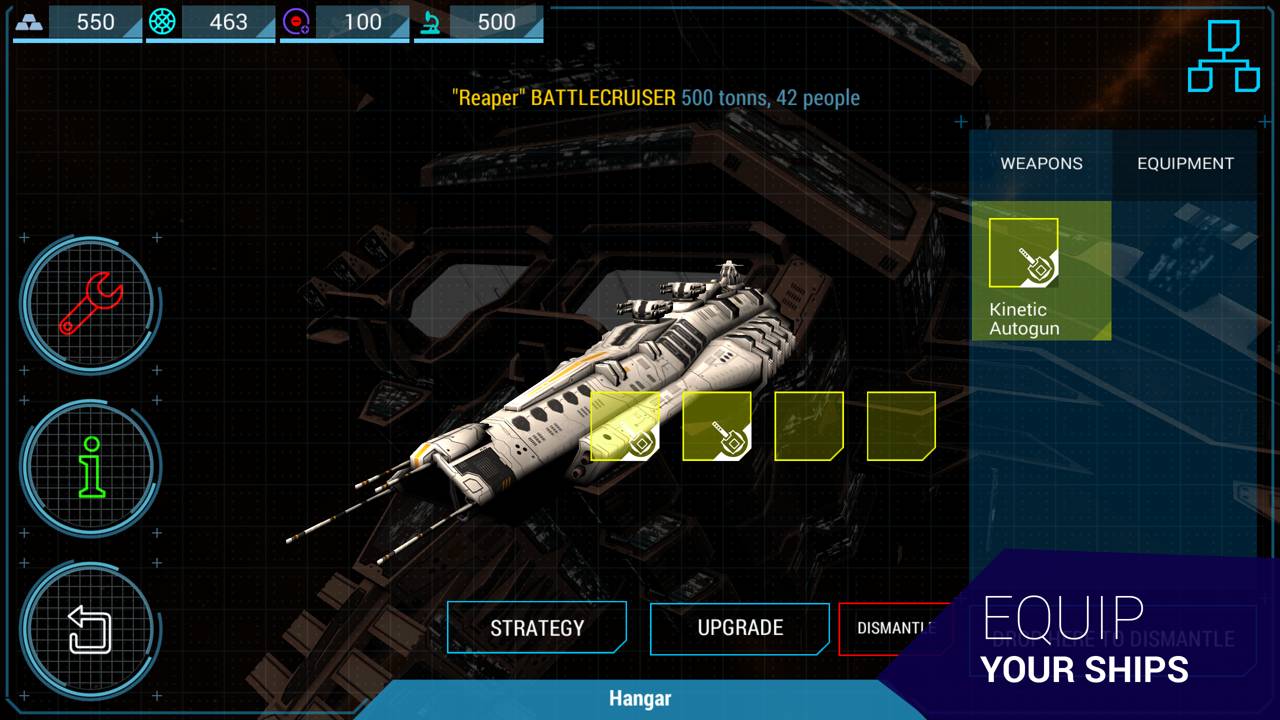Open the blue hierarchy tree icon

pyautogui.click(x=1223, y=56)
